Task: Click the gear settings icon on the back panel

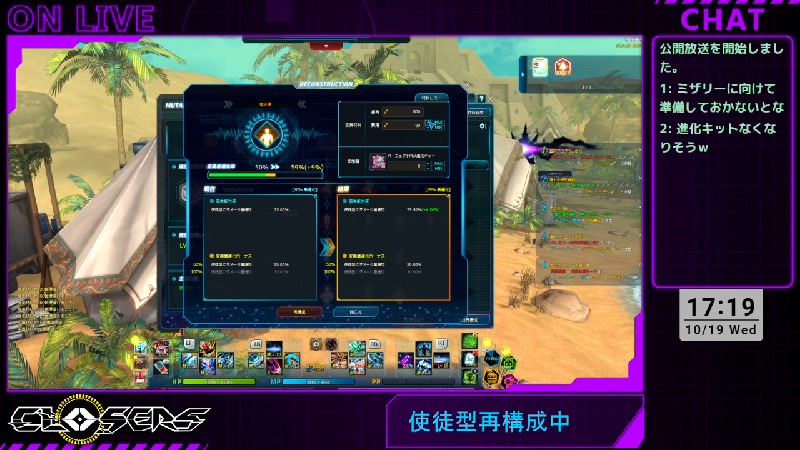Action: 482,126
